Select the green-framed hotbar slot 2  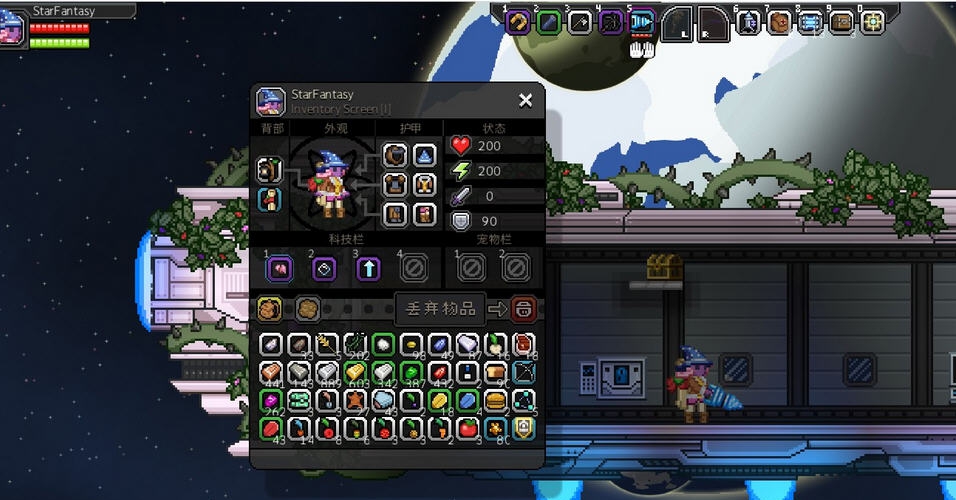click(x=548, y=22)
